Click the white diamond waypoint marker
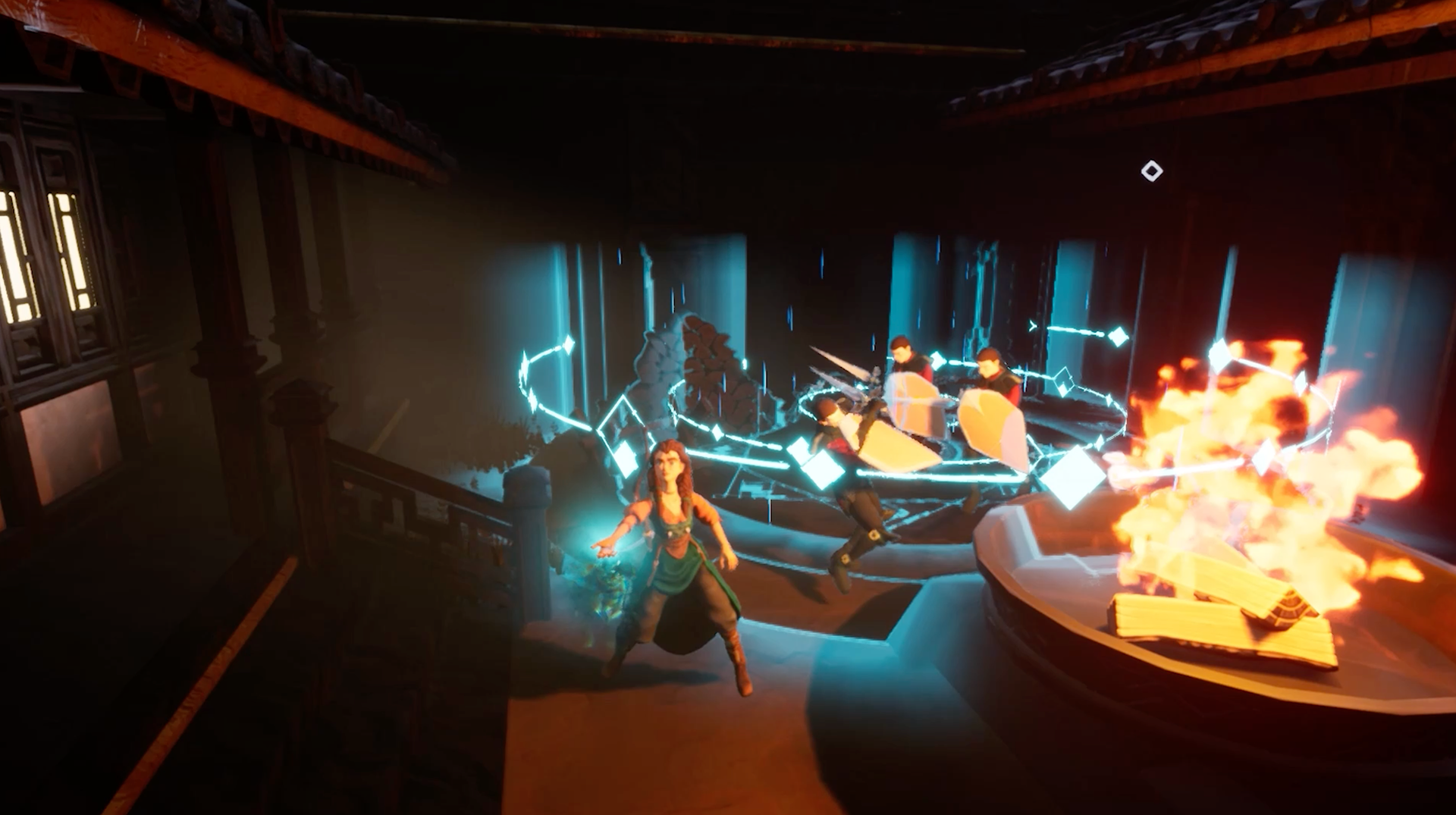The height and width of the screenshot is (815, 1456). tap(1151, 171)
